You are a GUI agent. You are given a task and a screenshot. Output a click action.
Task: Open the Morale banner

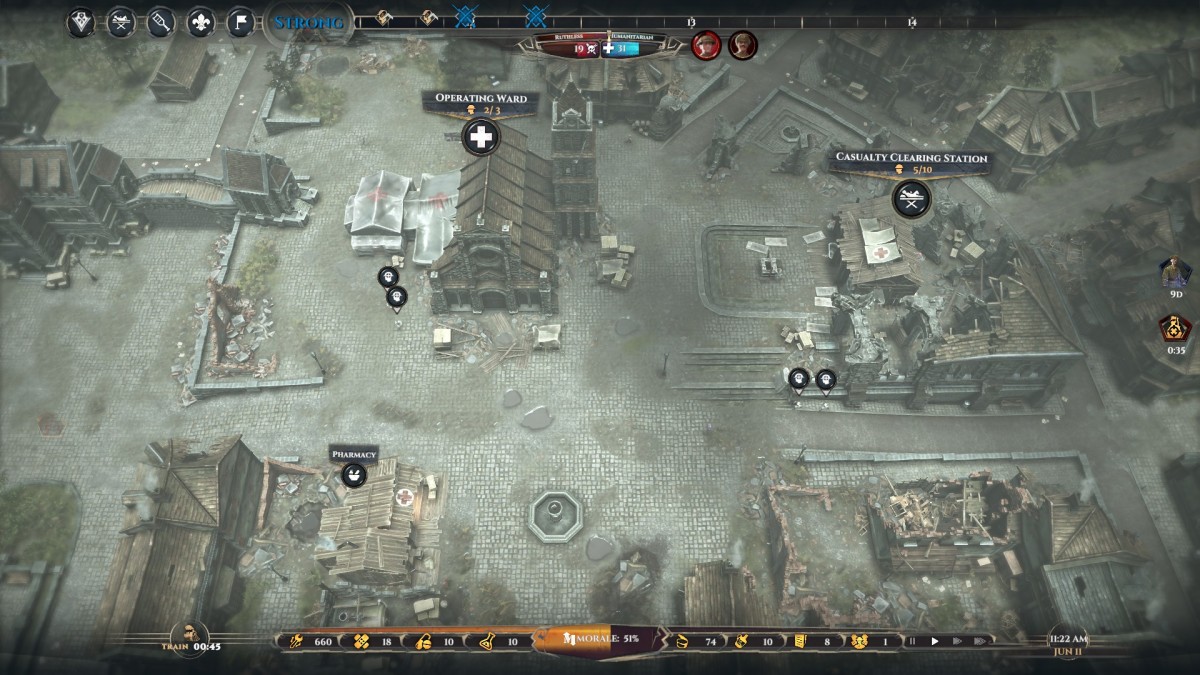(600, 638)
